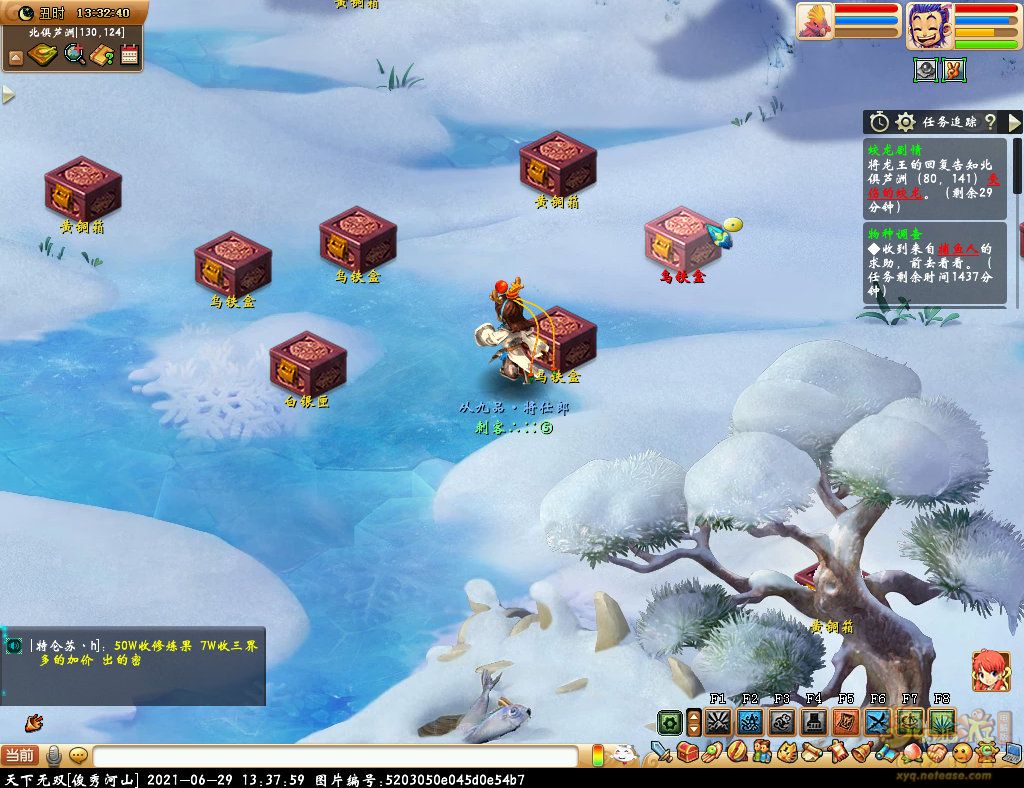
Task: Click the player character portrait
Action: (x=928, y=25)
